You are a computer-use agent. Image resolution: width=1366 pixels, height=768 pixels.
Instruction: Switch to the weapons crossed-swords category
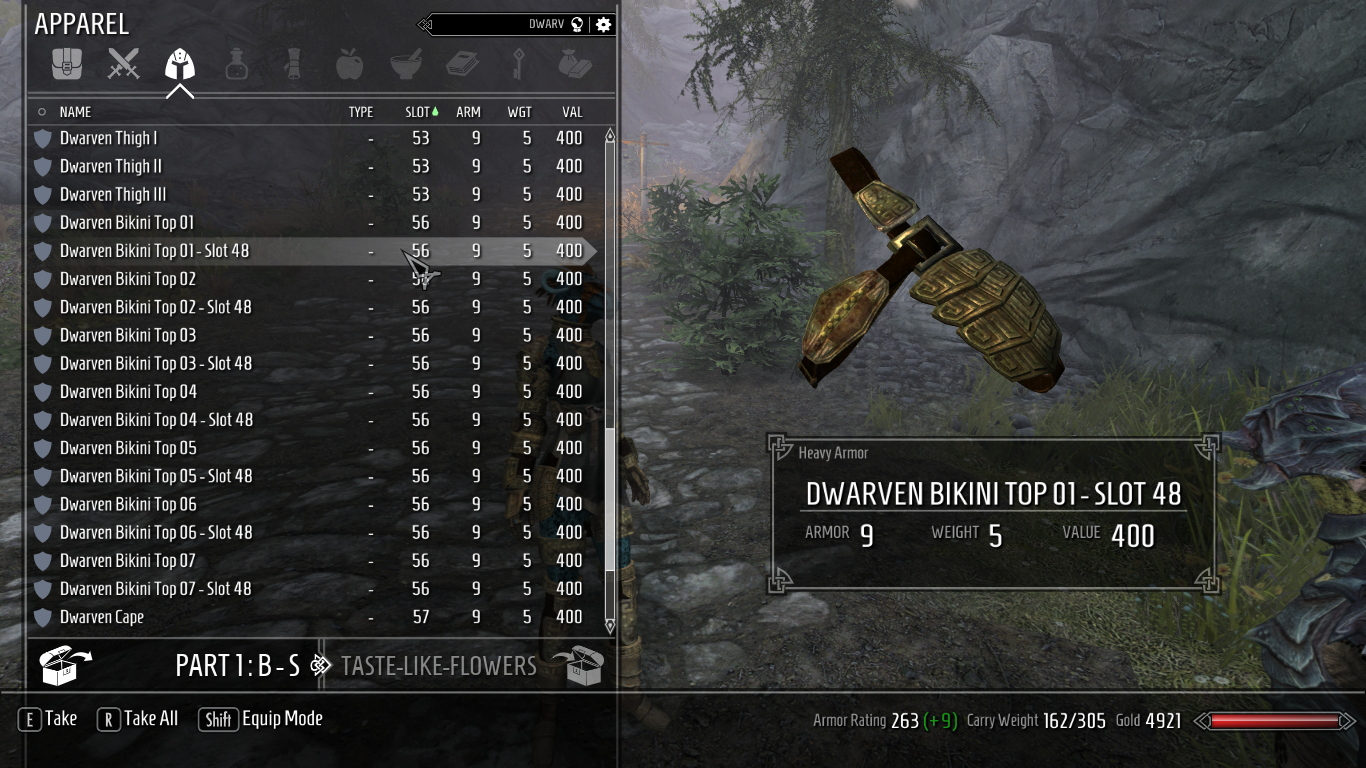pos(124,65)
